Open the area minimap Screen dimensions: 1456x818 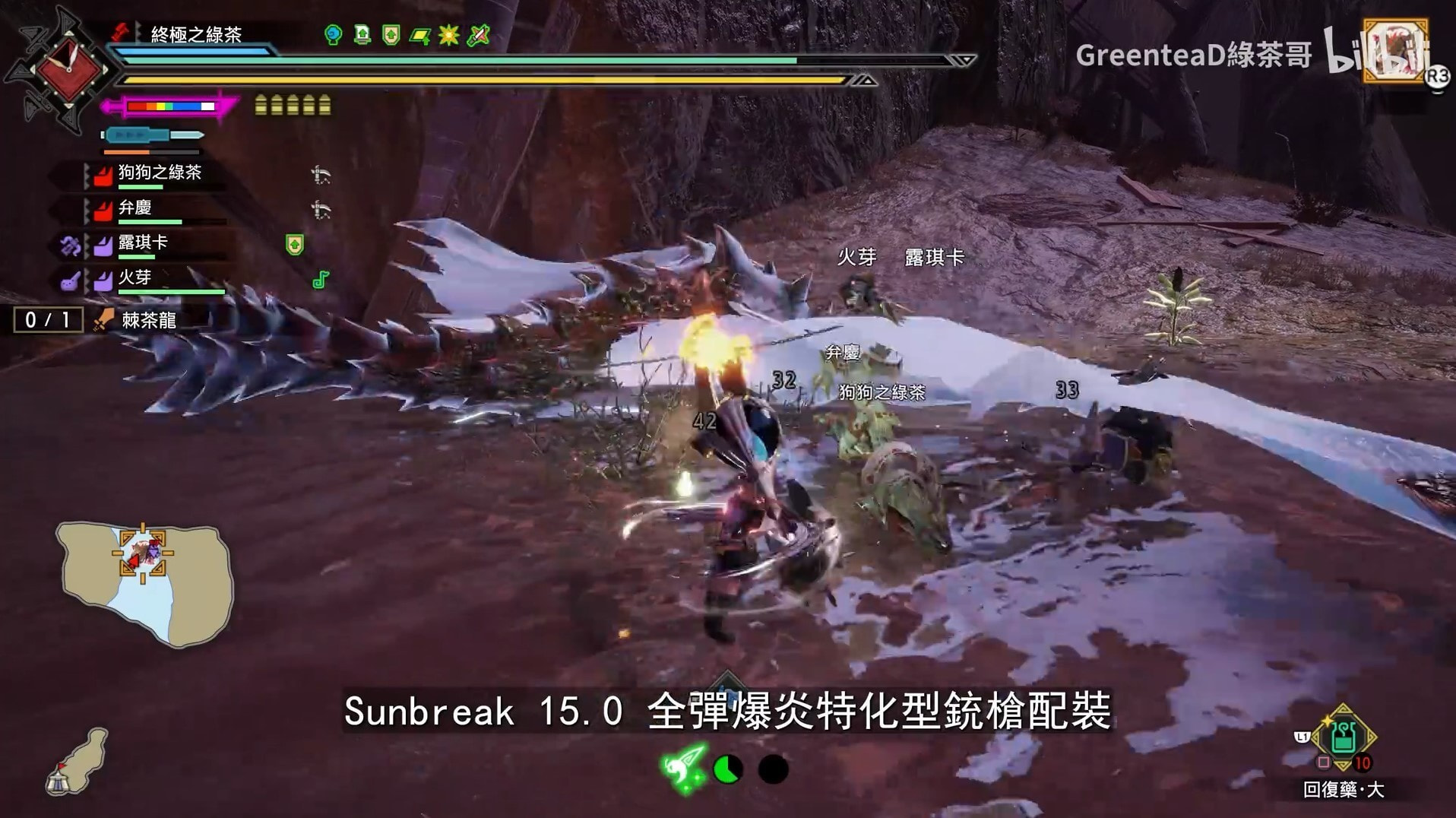coord(144,581)
